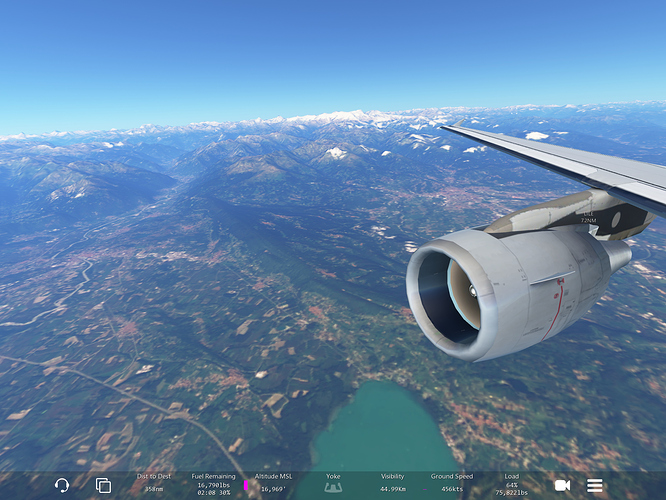This screenshot has width=666, height=500.
Task: Tap the Fuel Remaining status item
Action: (x=211, y=484)
